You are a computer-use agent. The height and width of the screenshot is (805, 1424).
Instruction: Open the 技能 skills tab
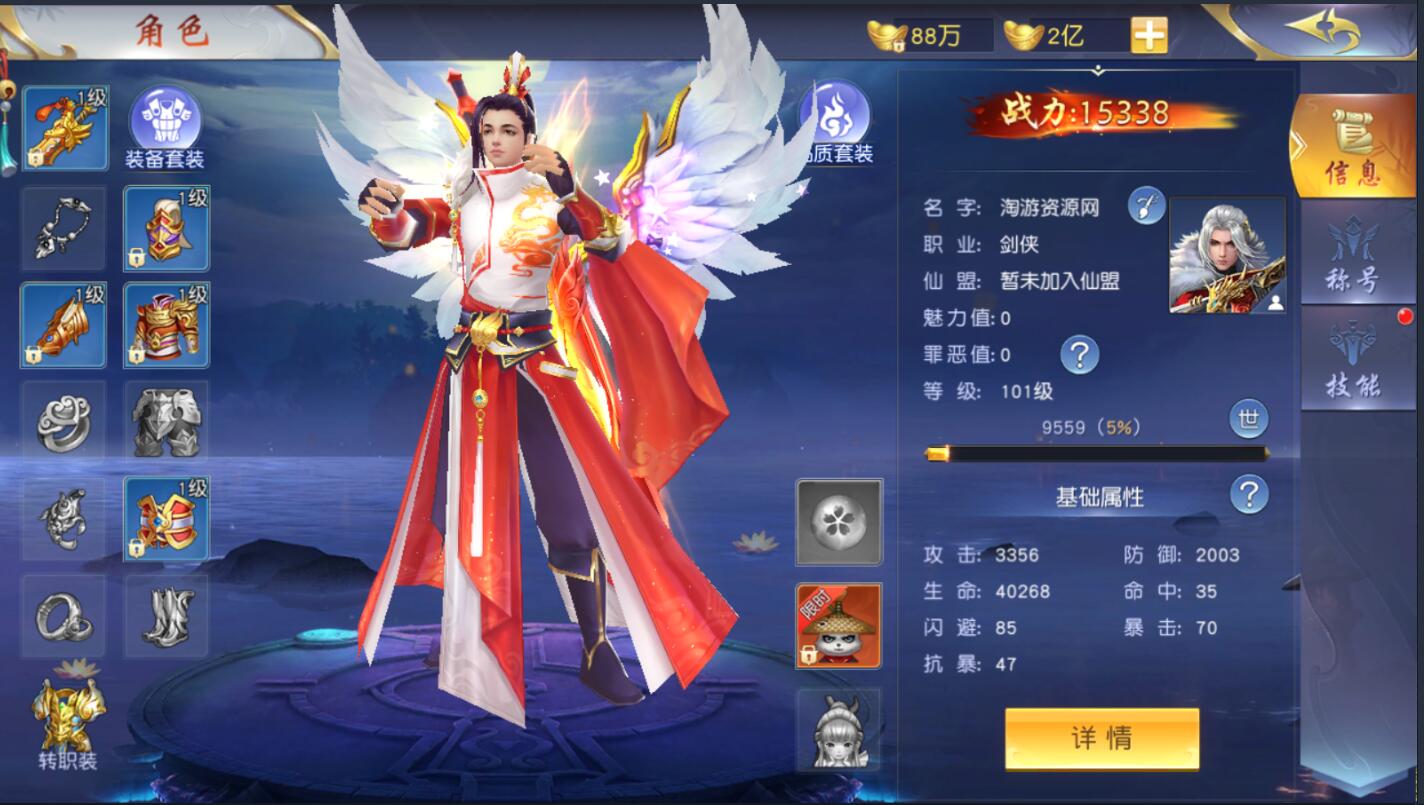click(x=1353, y=360)
